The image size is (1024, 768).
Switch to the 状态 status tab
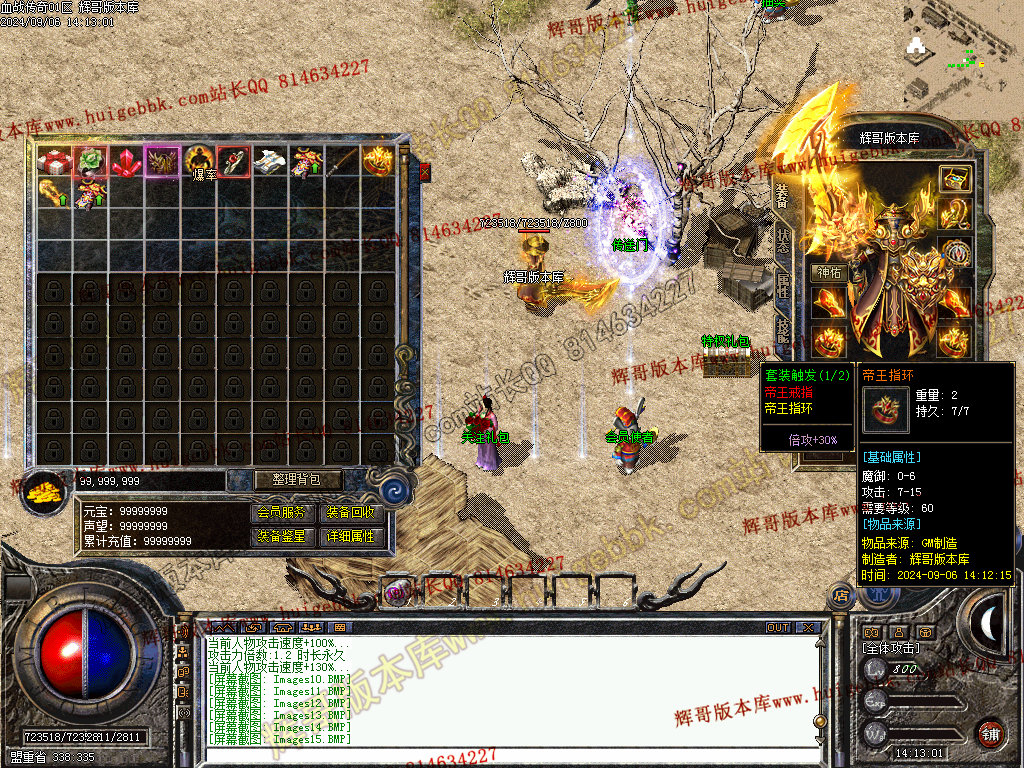click(783, 239)
